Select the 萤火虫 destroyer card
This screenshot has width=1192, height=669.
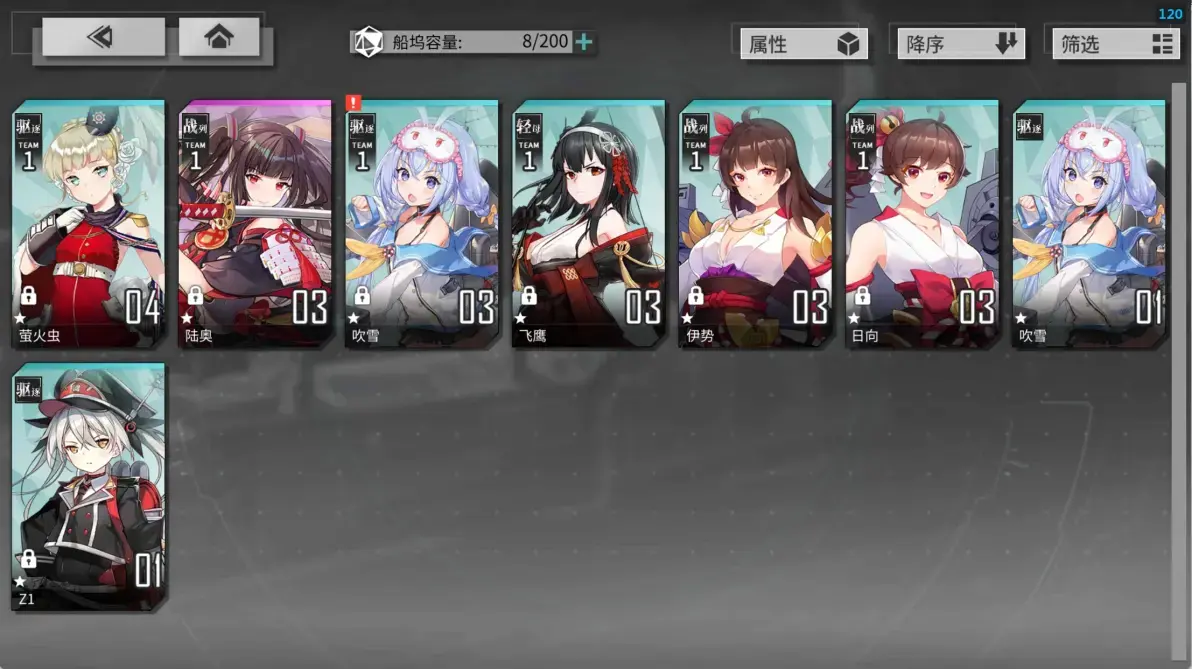88,223
